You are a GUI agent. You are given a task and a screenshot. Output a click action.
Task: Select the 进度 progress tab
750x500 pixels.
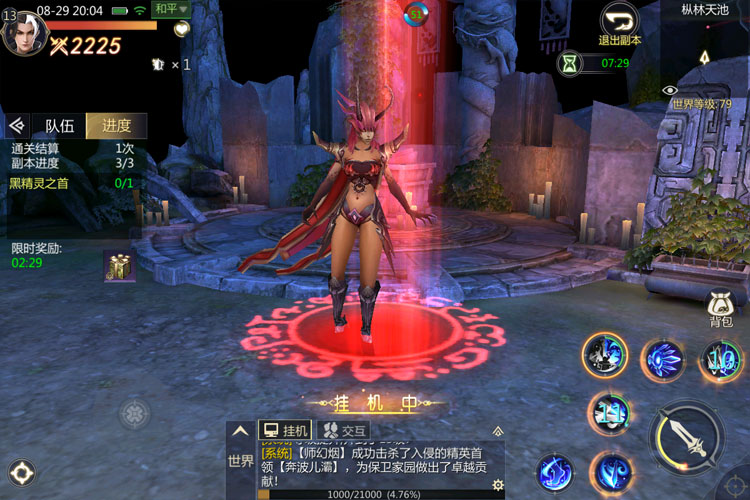point(116,126)
